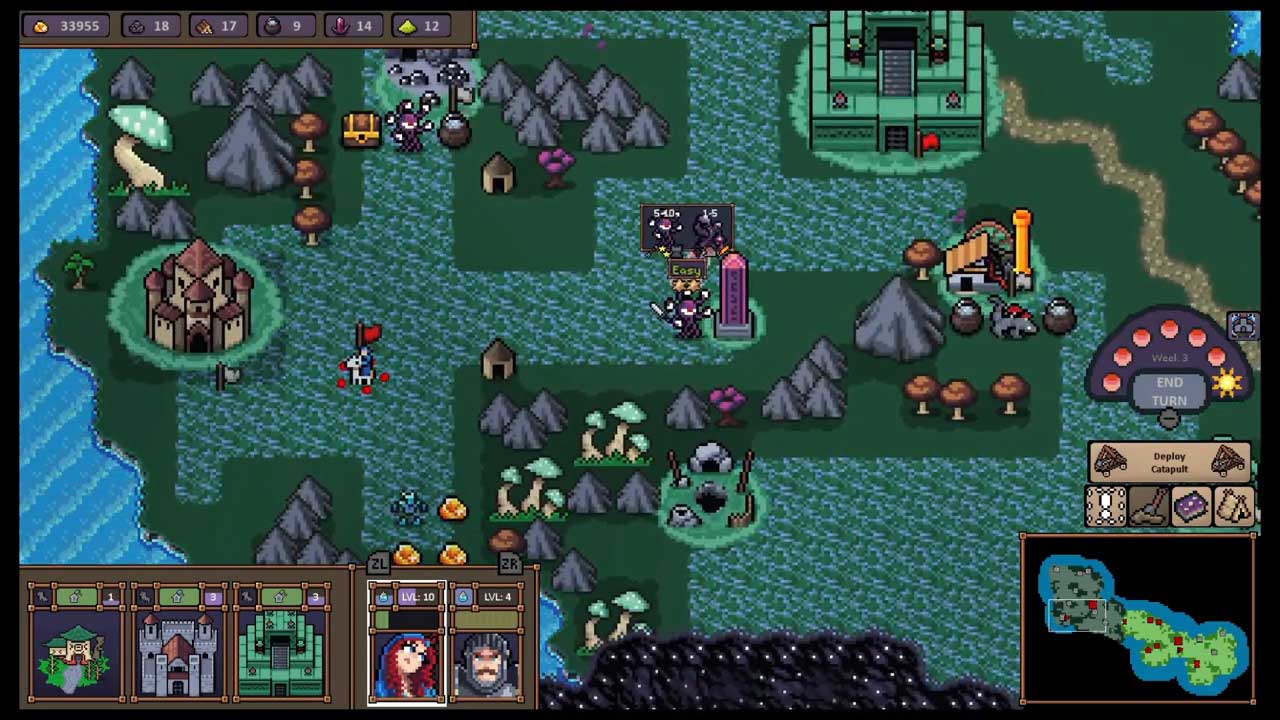Viewport: 1280px width, 720px height.
Task: Open the purple spellbook
Action: click(x=1191, y=507)
